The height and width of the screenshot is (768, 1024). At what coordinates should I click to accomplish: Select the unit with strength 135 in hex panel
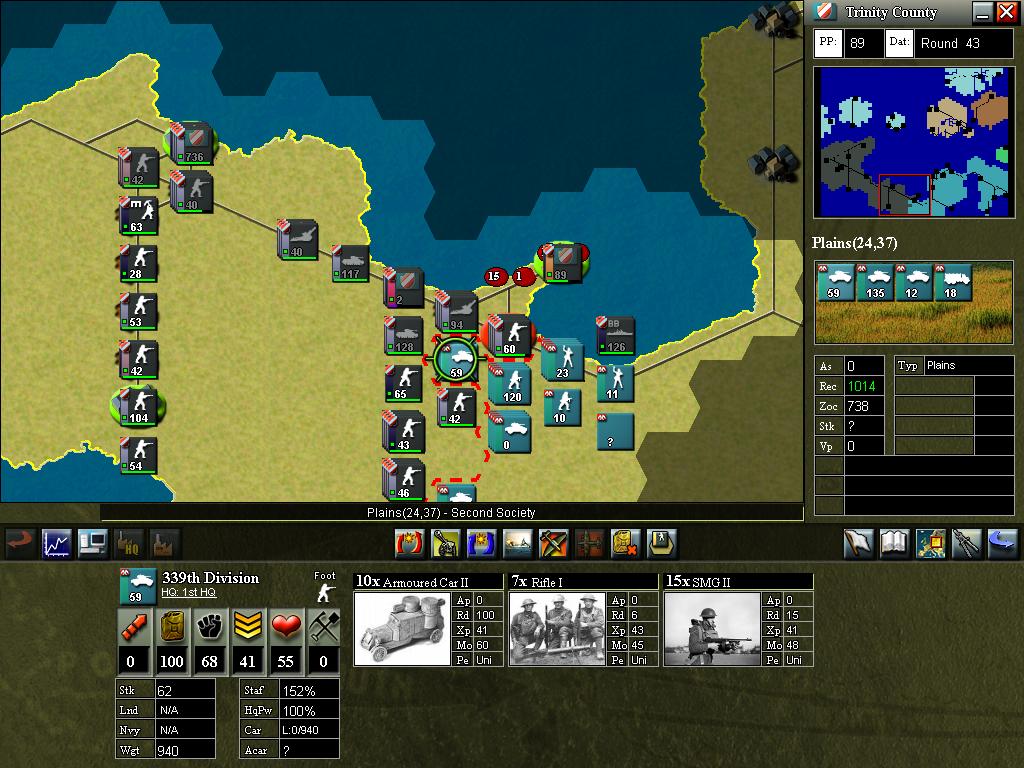[876, 283]
